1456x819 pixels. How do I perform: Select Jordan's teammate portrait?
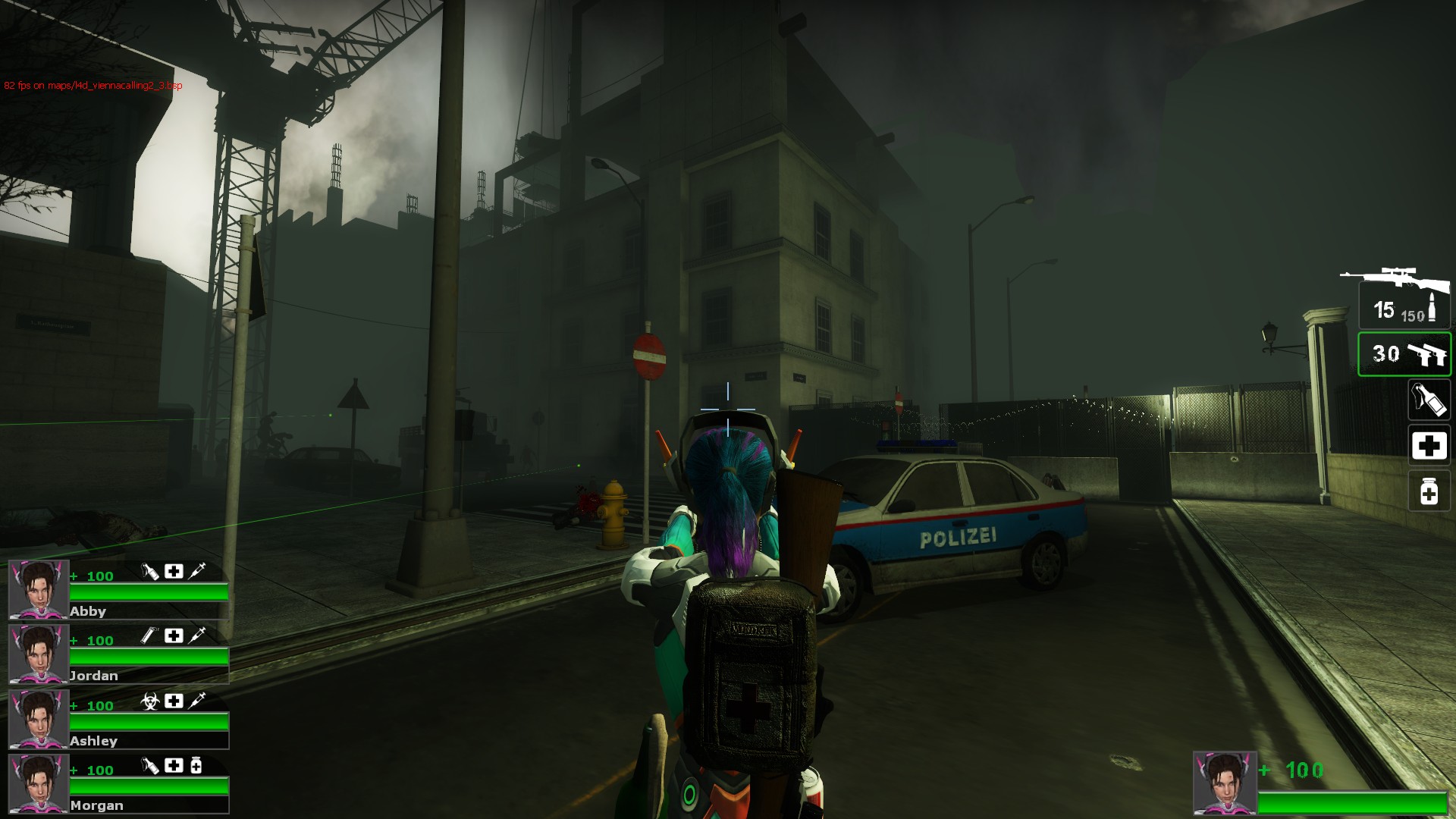[39, 654]
